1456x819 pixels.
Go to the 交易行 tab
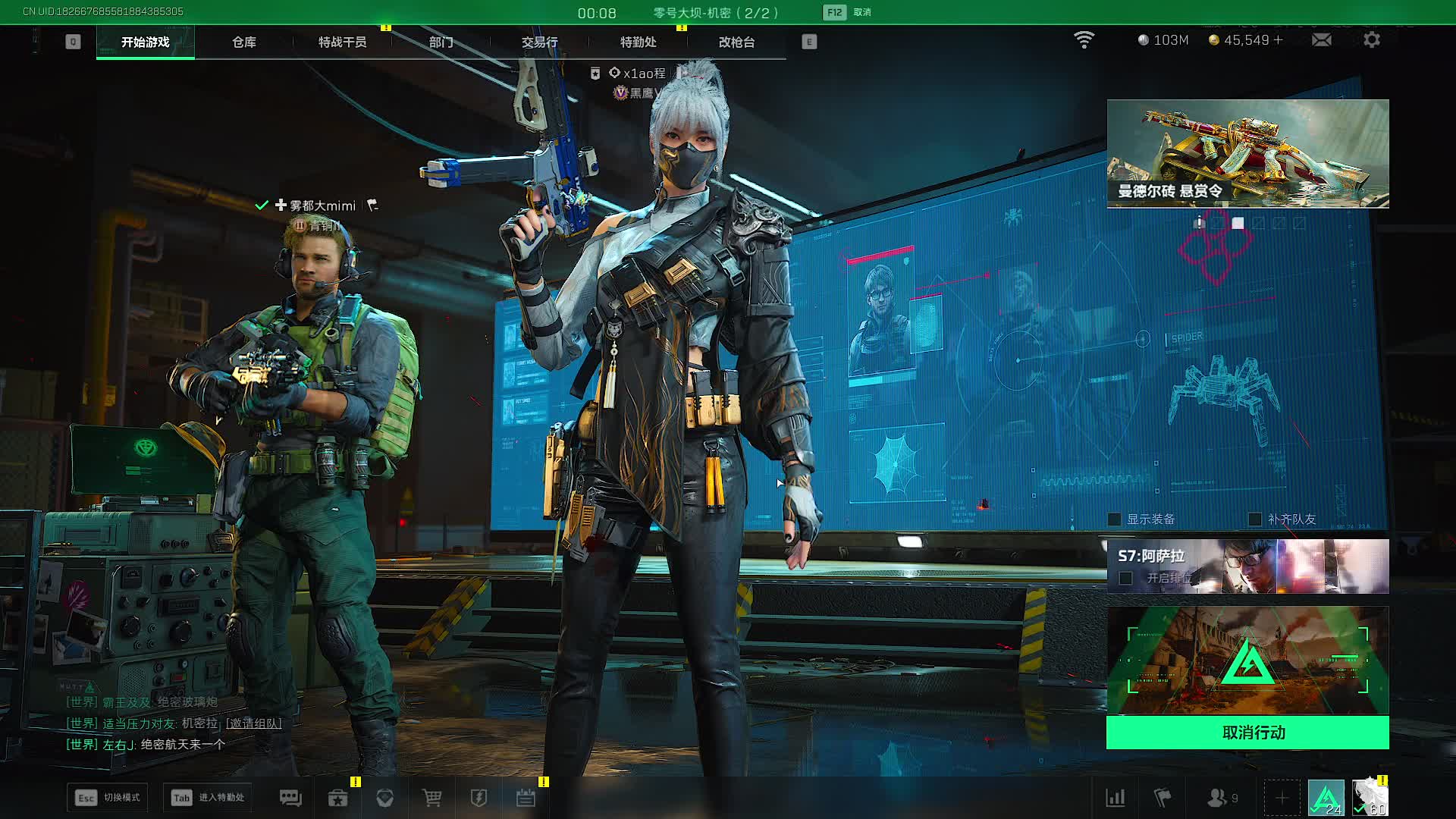point(540,42)
